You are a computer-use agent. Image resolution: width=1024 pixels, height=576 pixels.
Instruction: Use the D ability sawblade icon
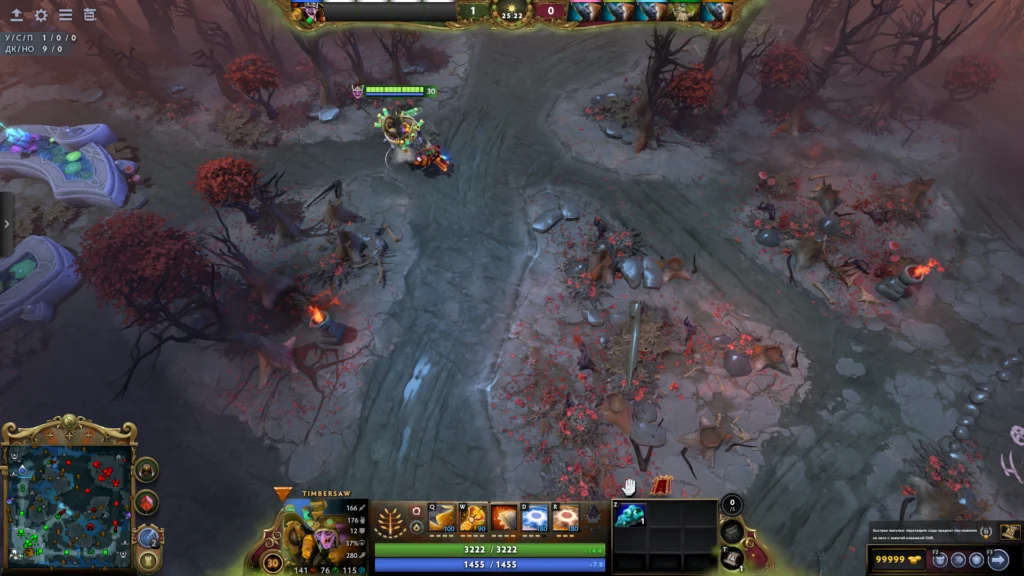[535, 518]
